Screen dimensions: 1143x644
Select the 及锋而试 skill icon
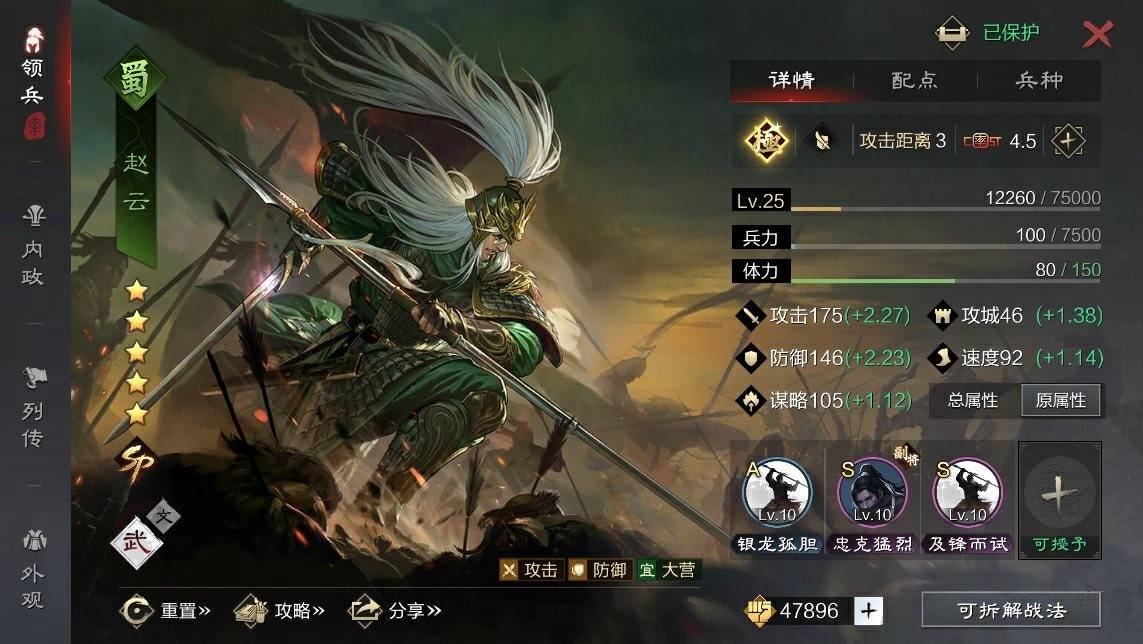967,495
